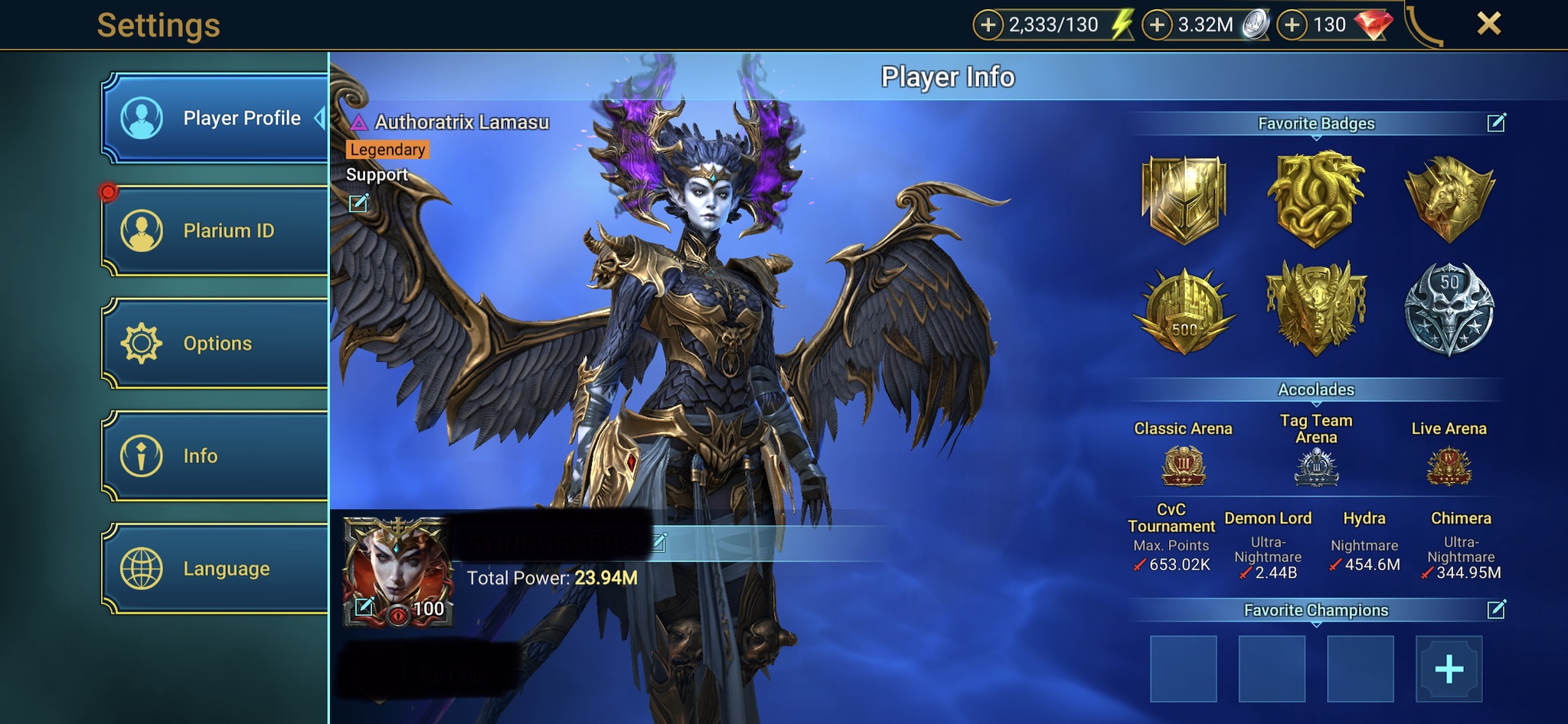The width and height of the screenshot is (1568, 724).
Task: Edit the Favorite Champions list
Action: point(1496,609)
